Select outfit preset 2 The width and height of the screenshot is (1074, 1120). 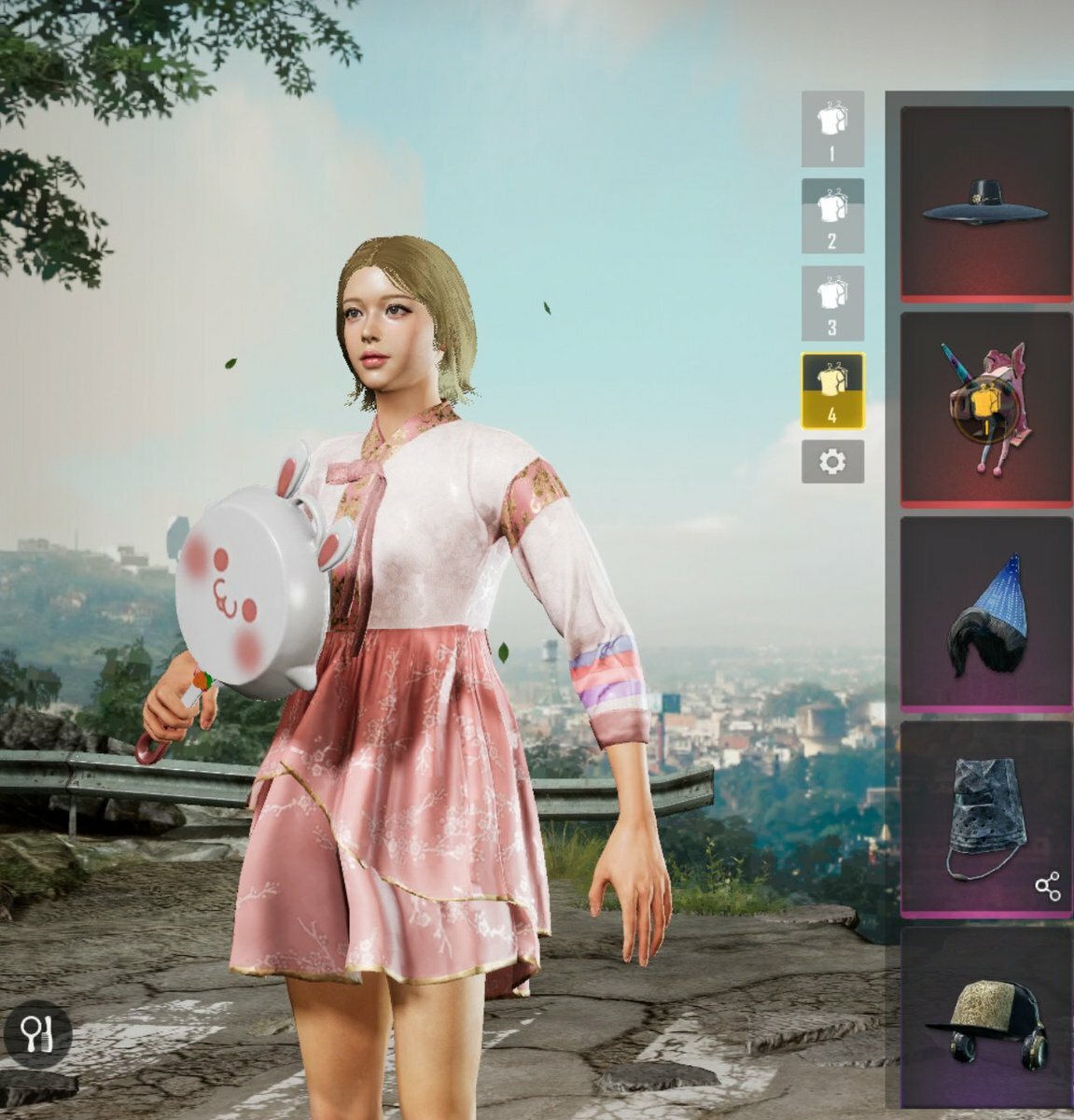832,216
